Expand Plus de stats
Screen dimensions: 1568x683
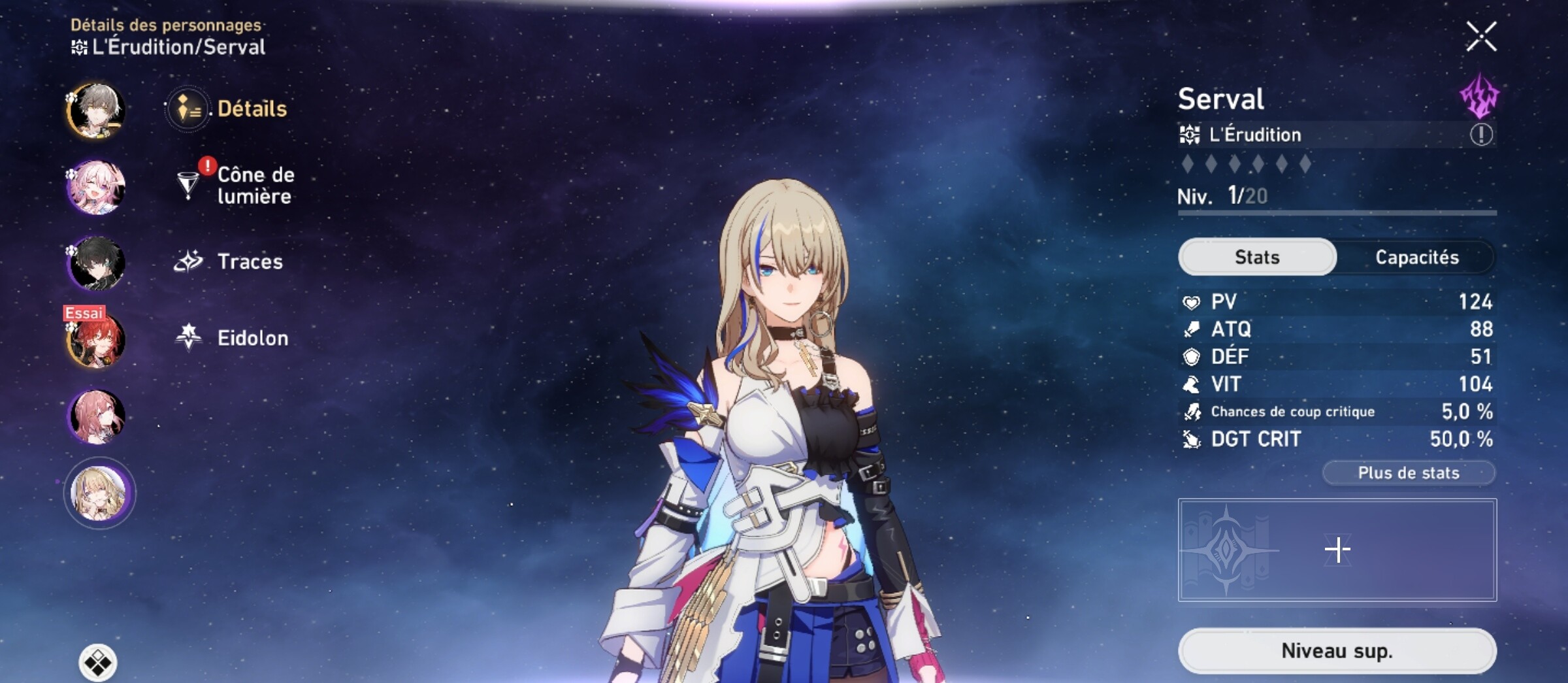[1407, 473]
